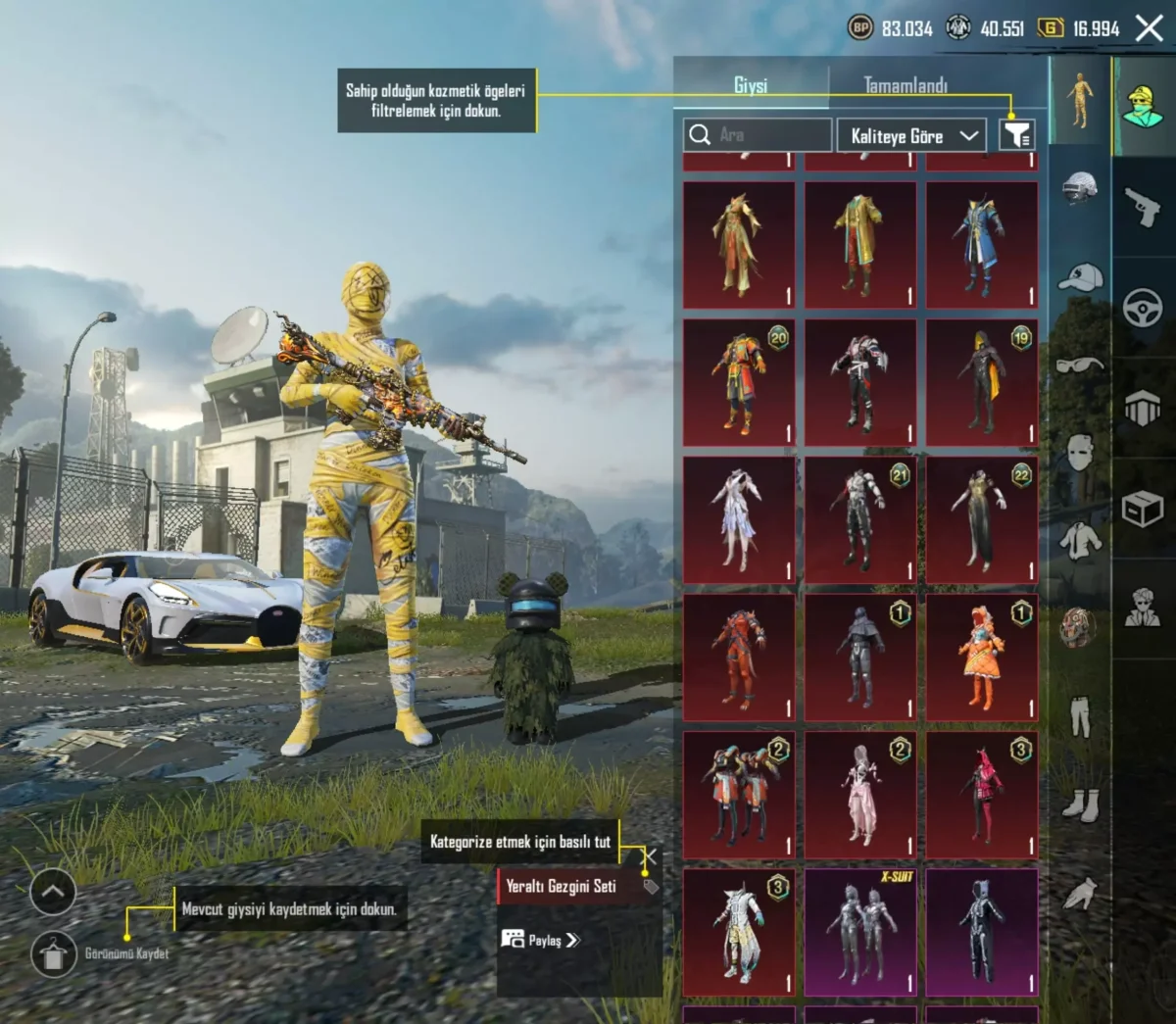Close the wardrobe with the X button
Image resolution: width=1176 pixels, height=1024 pixels.
1149,27
